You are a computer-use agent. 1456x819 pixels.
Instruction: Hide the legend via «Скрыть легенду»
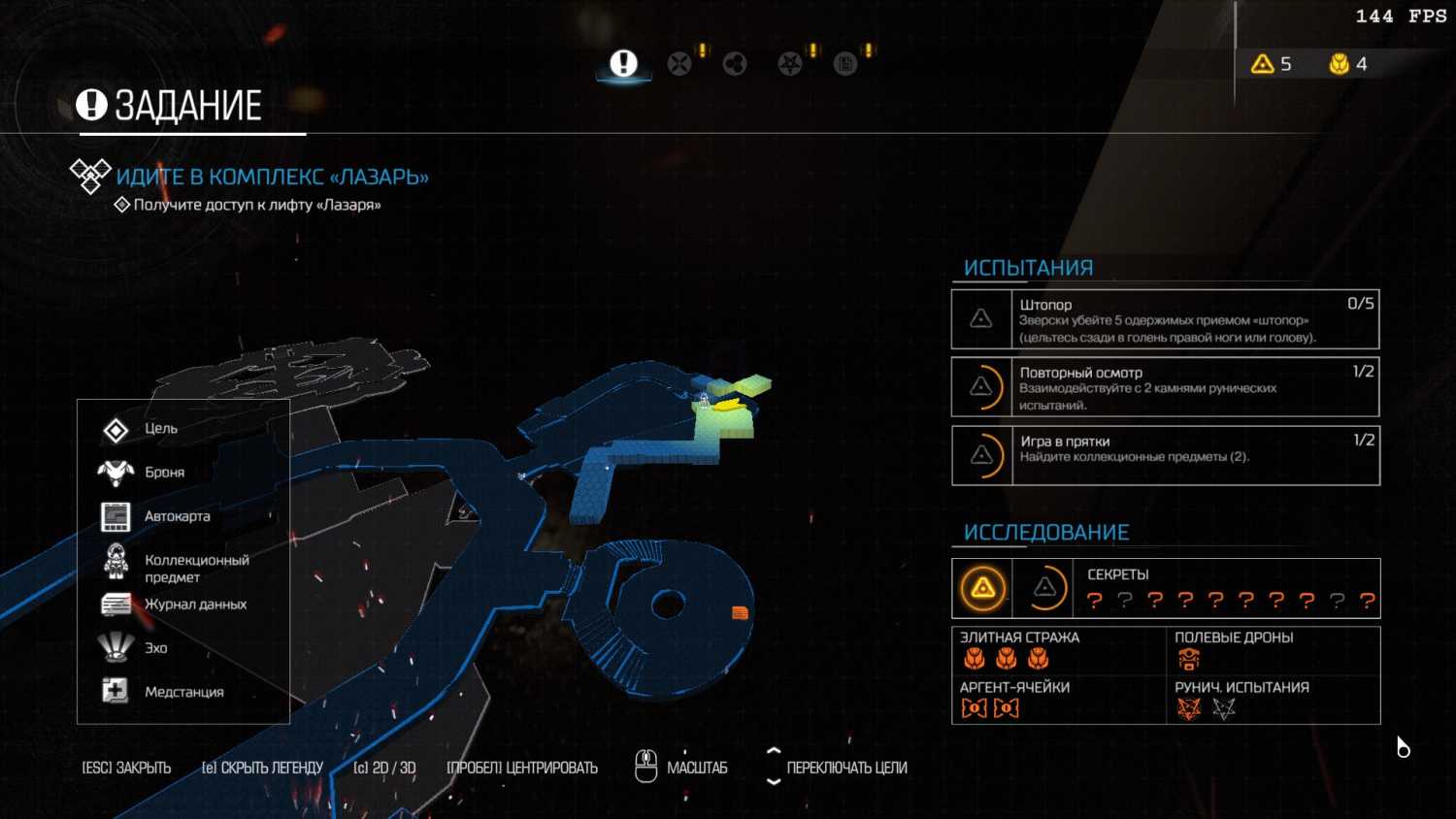click(262, 768)
